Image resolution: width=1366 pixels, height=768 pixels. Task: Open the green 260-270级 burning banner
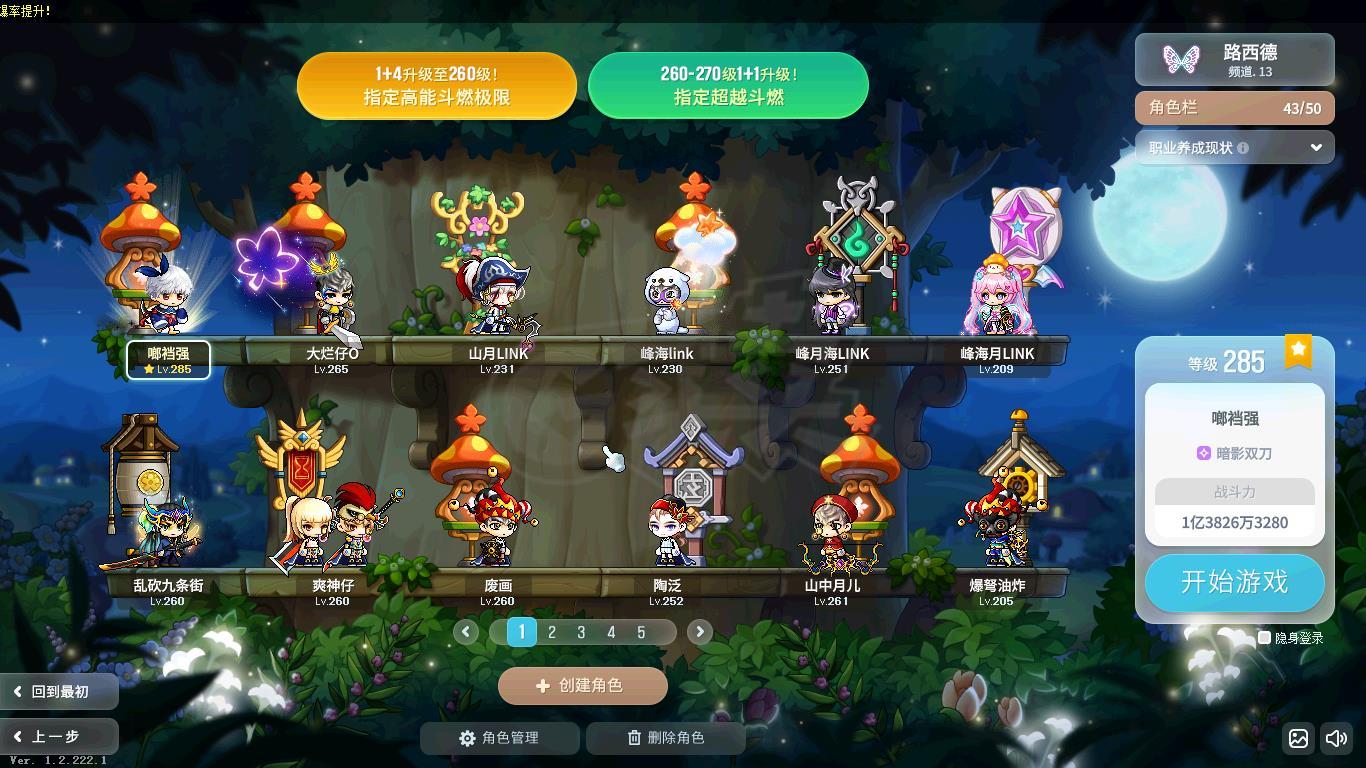pos(728,86)
